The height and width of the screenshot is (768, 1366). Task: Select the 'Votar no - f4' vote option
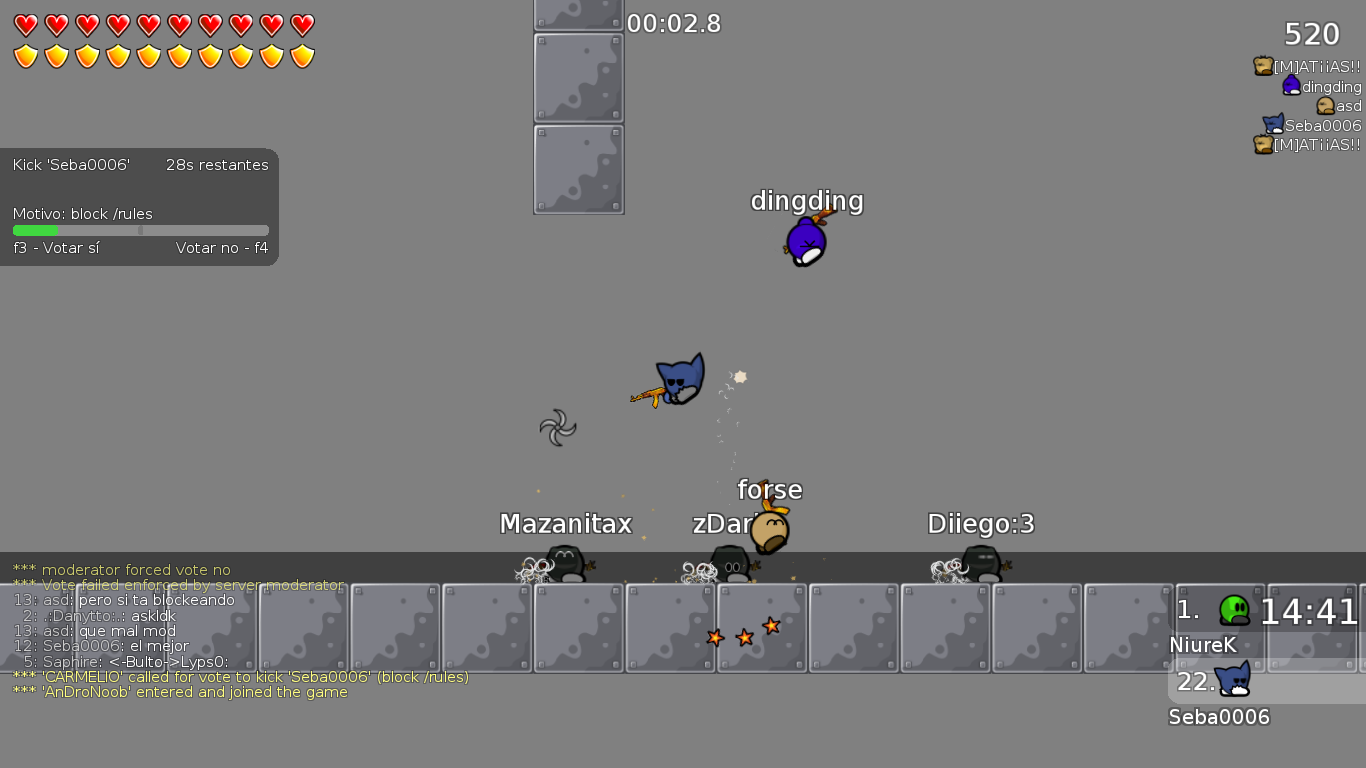click(x=221, y=247)
